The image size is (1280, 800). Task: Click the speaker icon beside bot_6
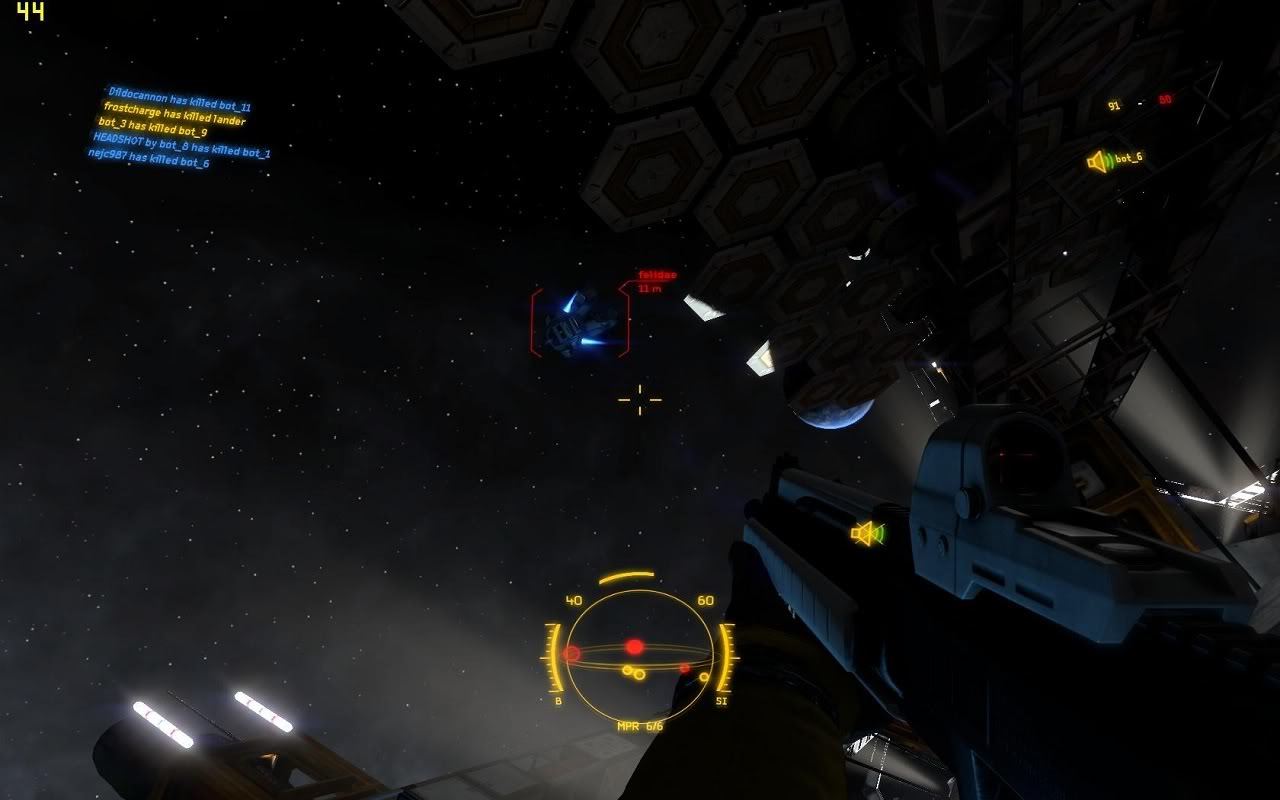[1099, 161]
